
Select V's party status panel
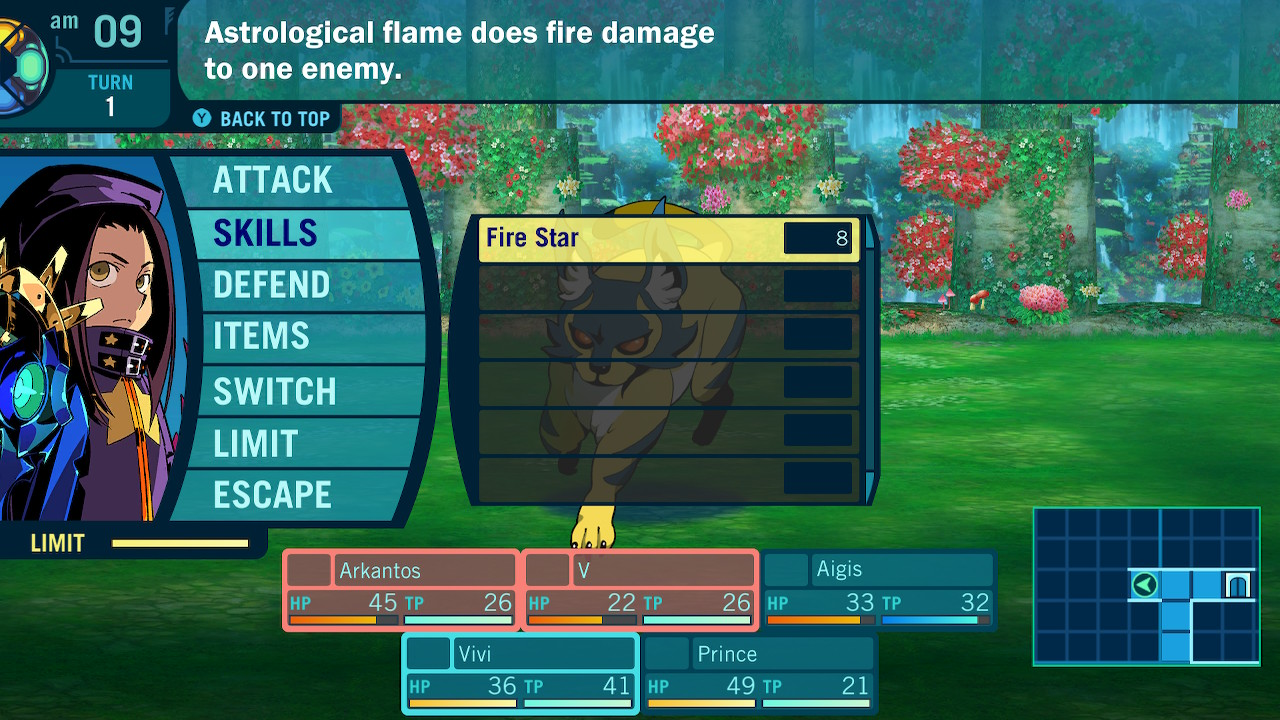click(x=640, y=590)
